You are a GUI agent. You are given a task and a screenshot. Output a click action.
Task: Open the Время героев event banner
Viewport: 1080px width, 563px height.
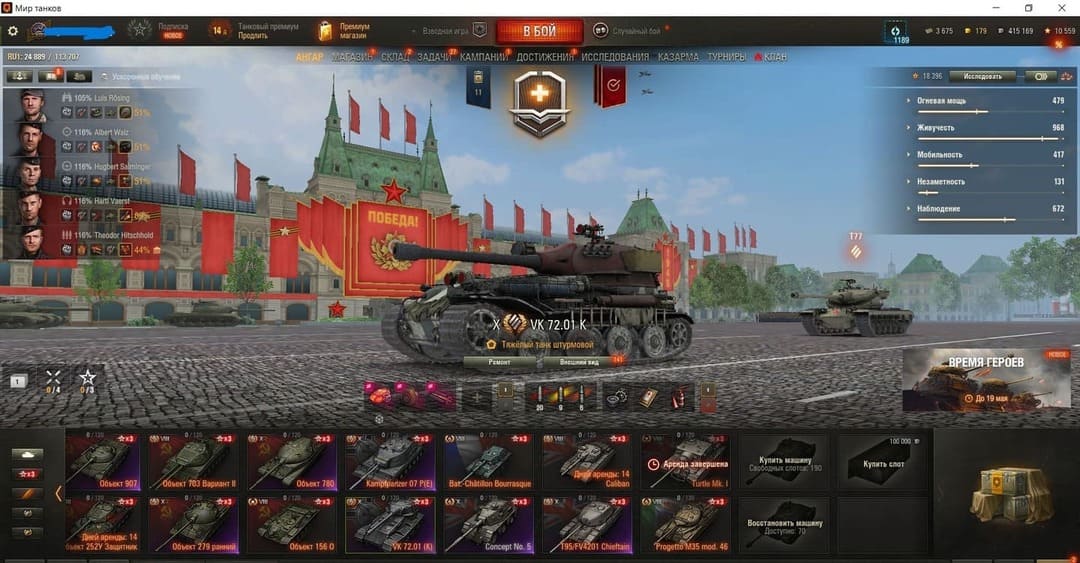987,380
